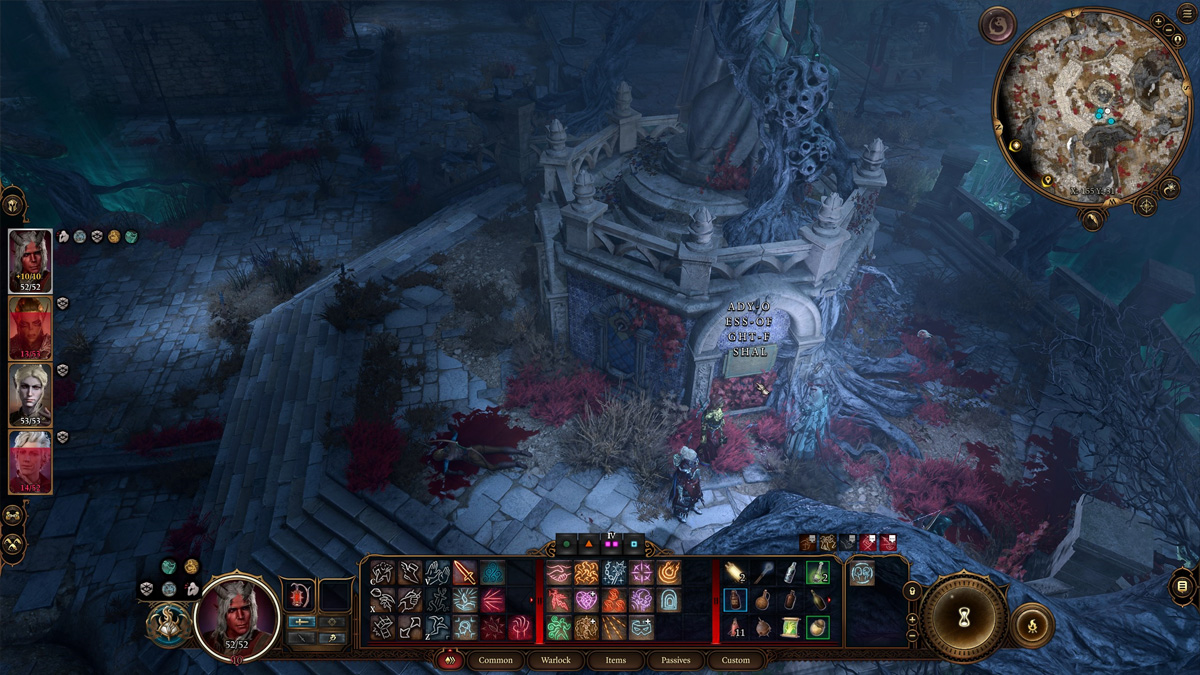Use the green scroll item in hotbar
The image size is (1200, 675).
[791, 627]
